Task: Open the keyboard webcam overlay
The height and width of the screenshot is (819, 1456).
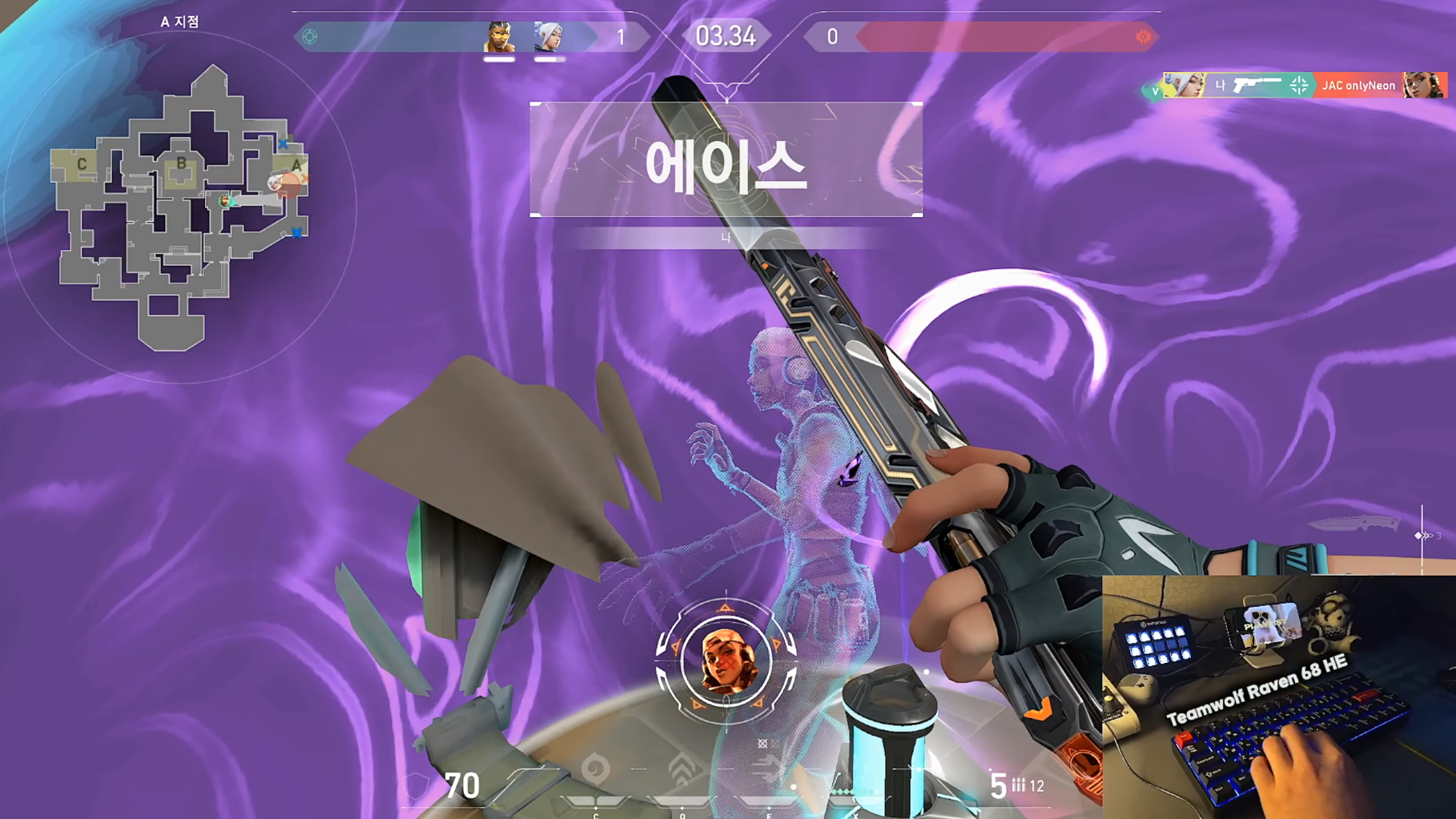Action: click(x=1278, y=697)
